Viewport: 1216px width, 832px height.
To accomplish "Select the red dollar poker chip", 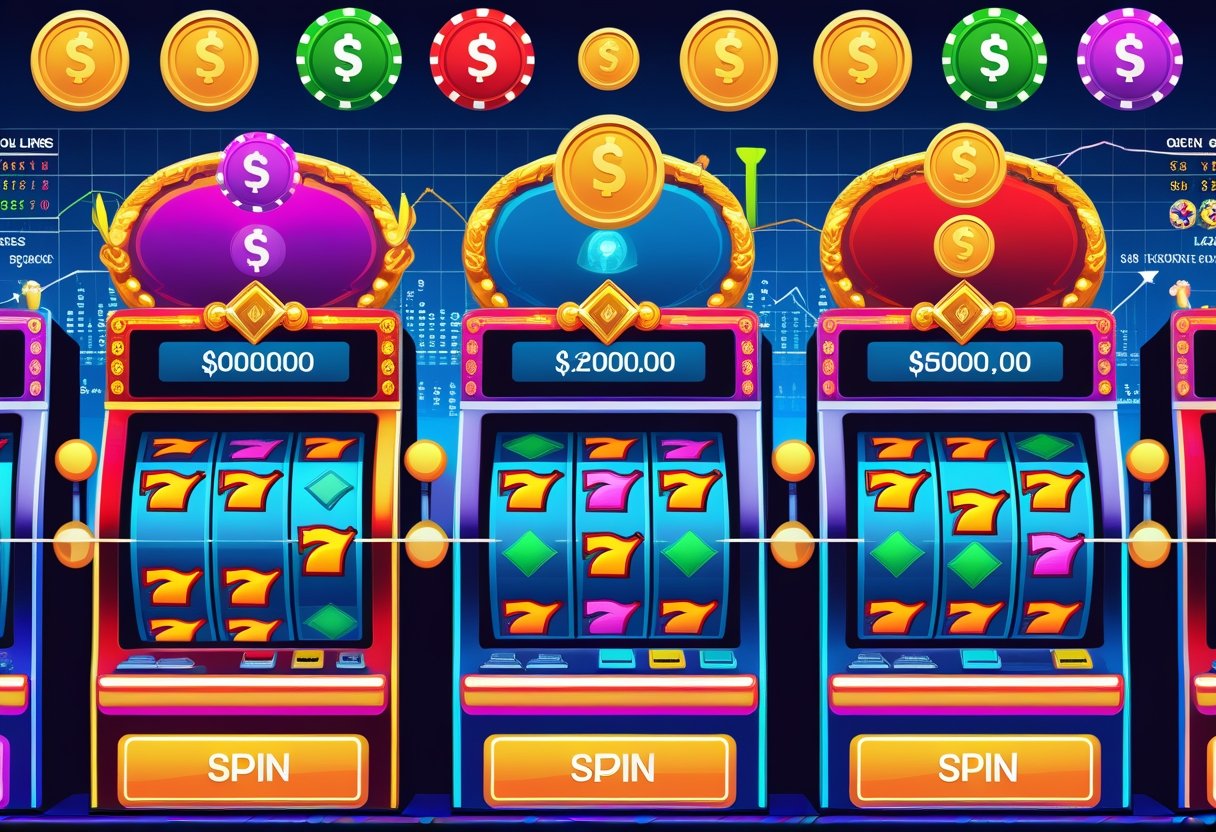I will point(481,60).
